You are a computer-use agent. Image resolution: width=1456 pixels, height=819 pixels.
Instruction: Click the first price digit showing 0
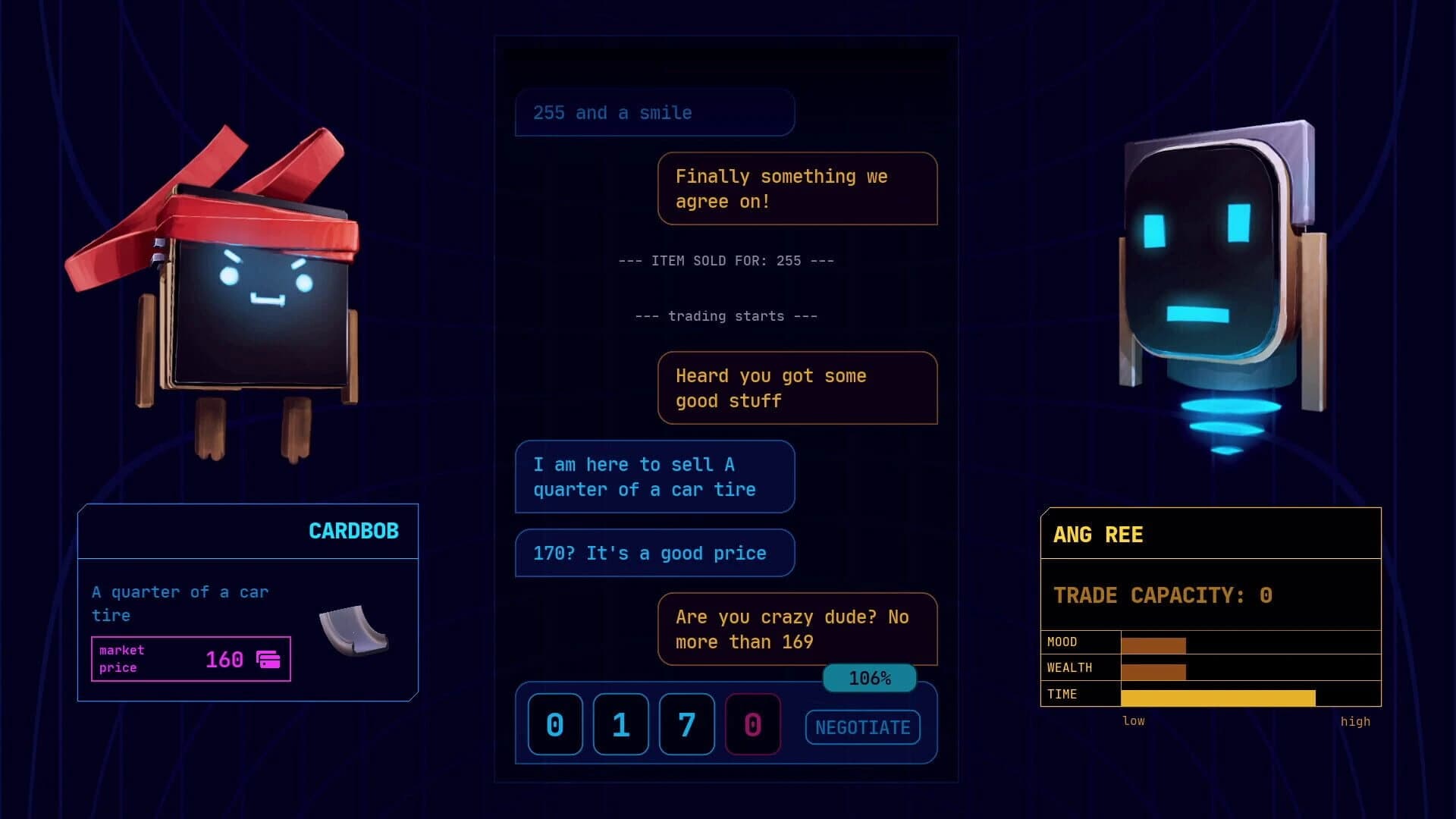click(554, 724)
